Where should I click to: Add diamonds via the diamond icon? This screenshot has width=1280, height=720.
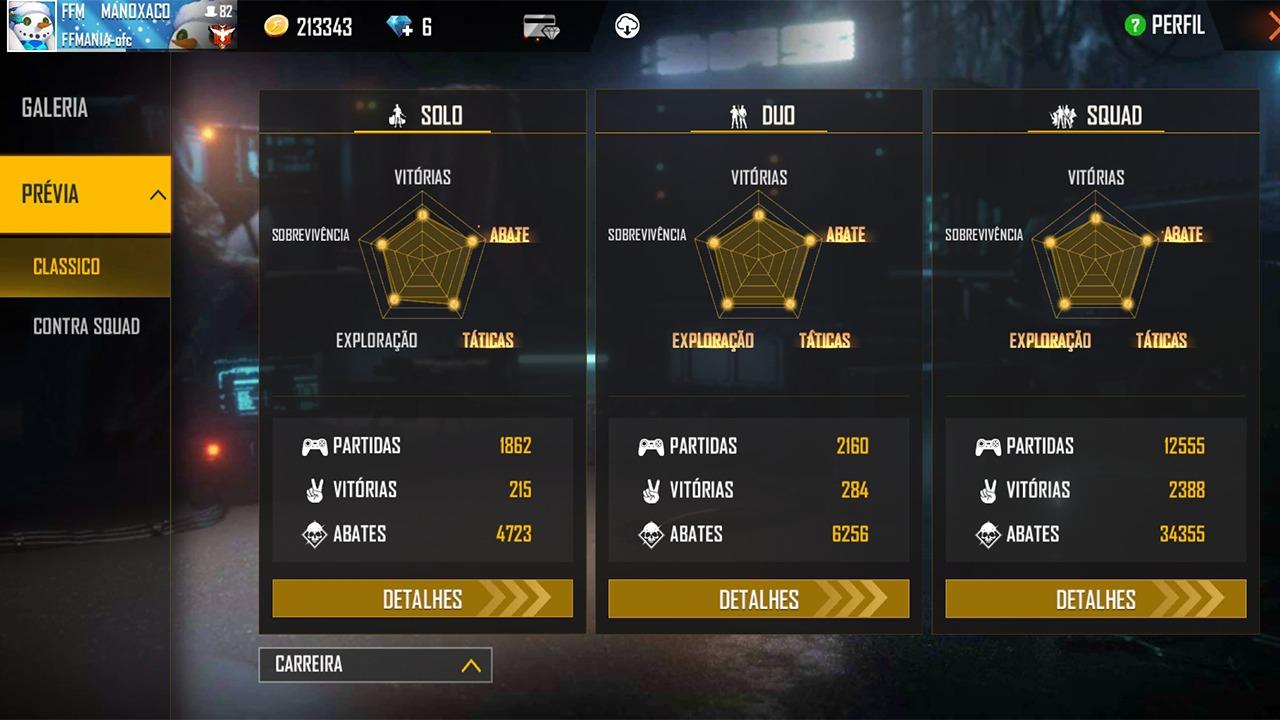(x=400, y=27)
